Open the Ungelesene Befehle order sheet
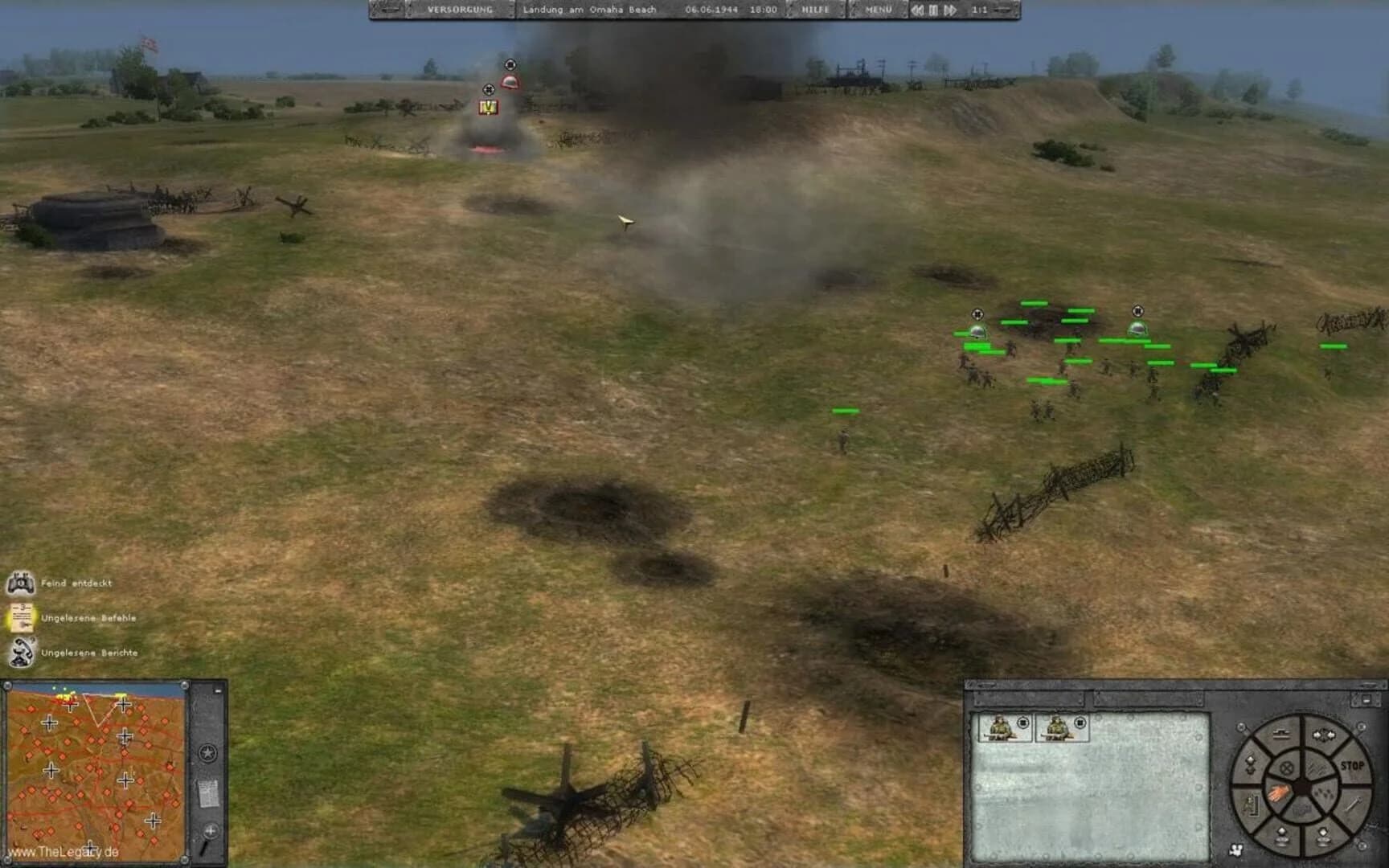Viewport: 1389px width, 868px height. coord(24,617)
